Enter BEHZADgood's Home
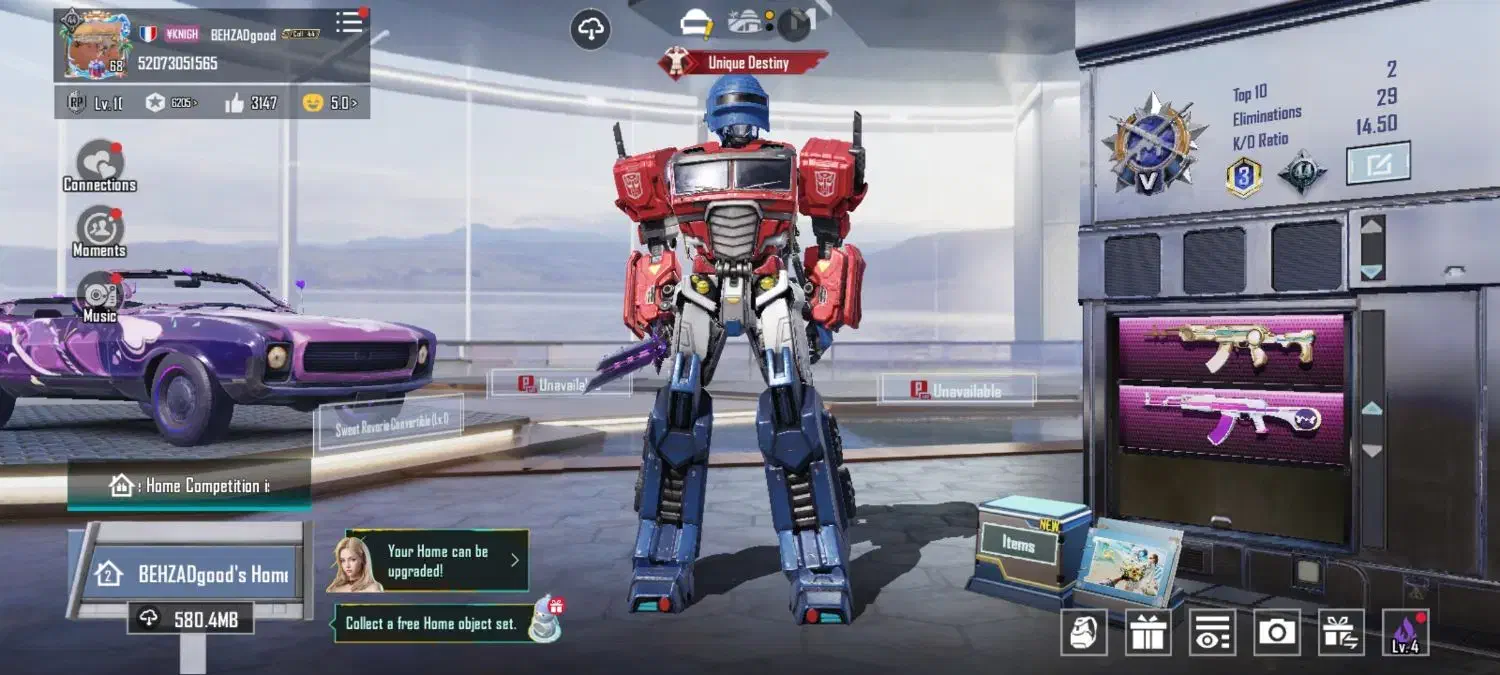This screenshot has height=675, width=1500. [192, 574]
